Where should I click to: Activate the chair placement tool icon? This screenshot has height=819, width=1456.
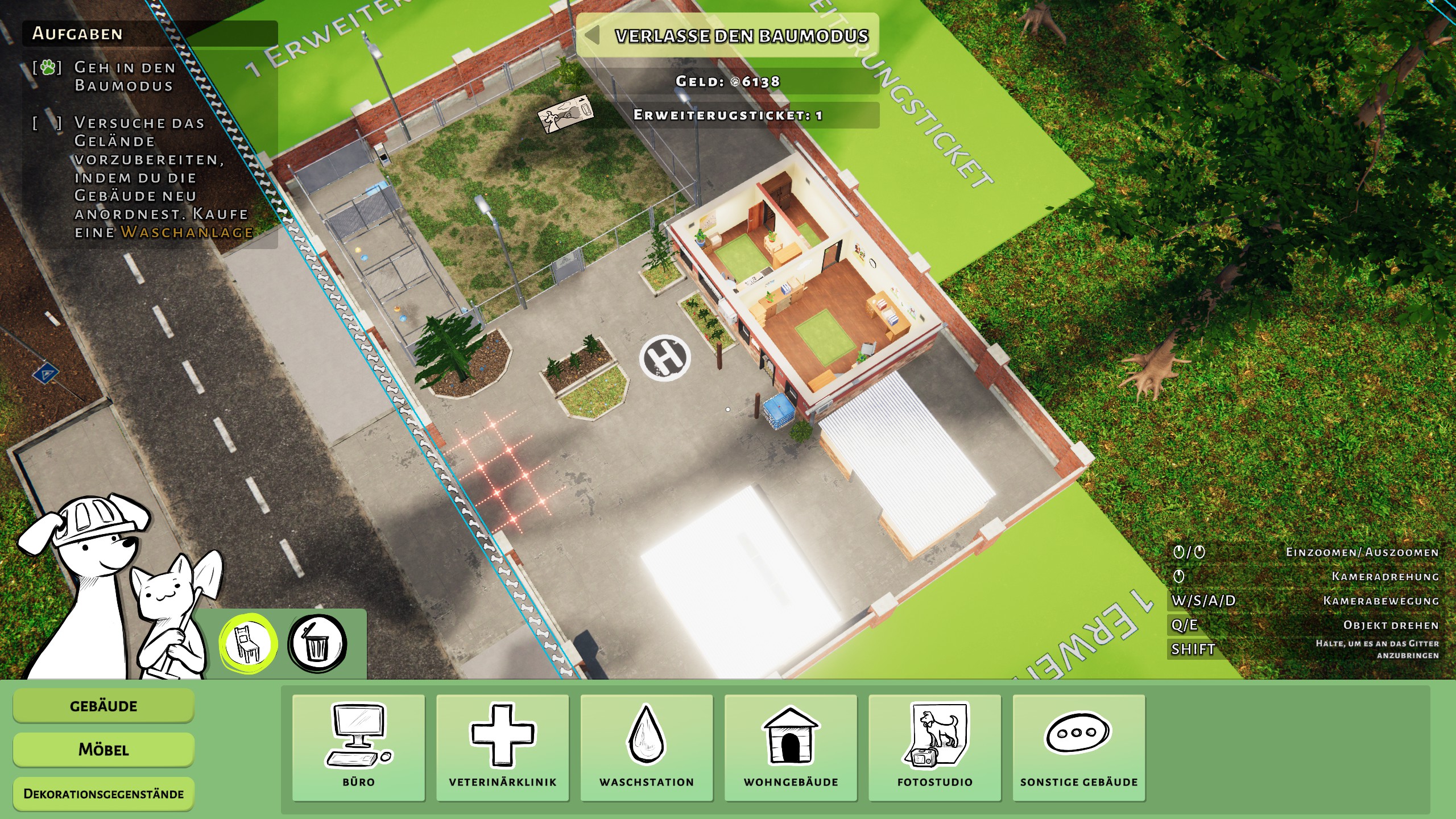249,644
